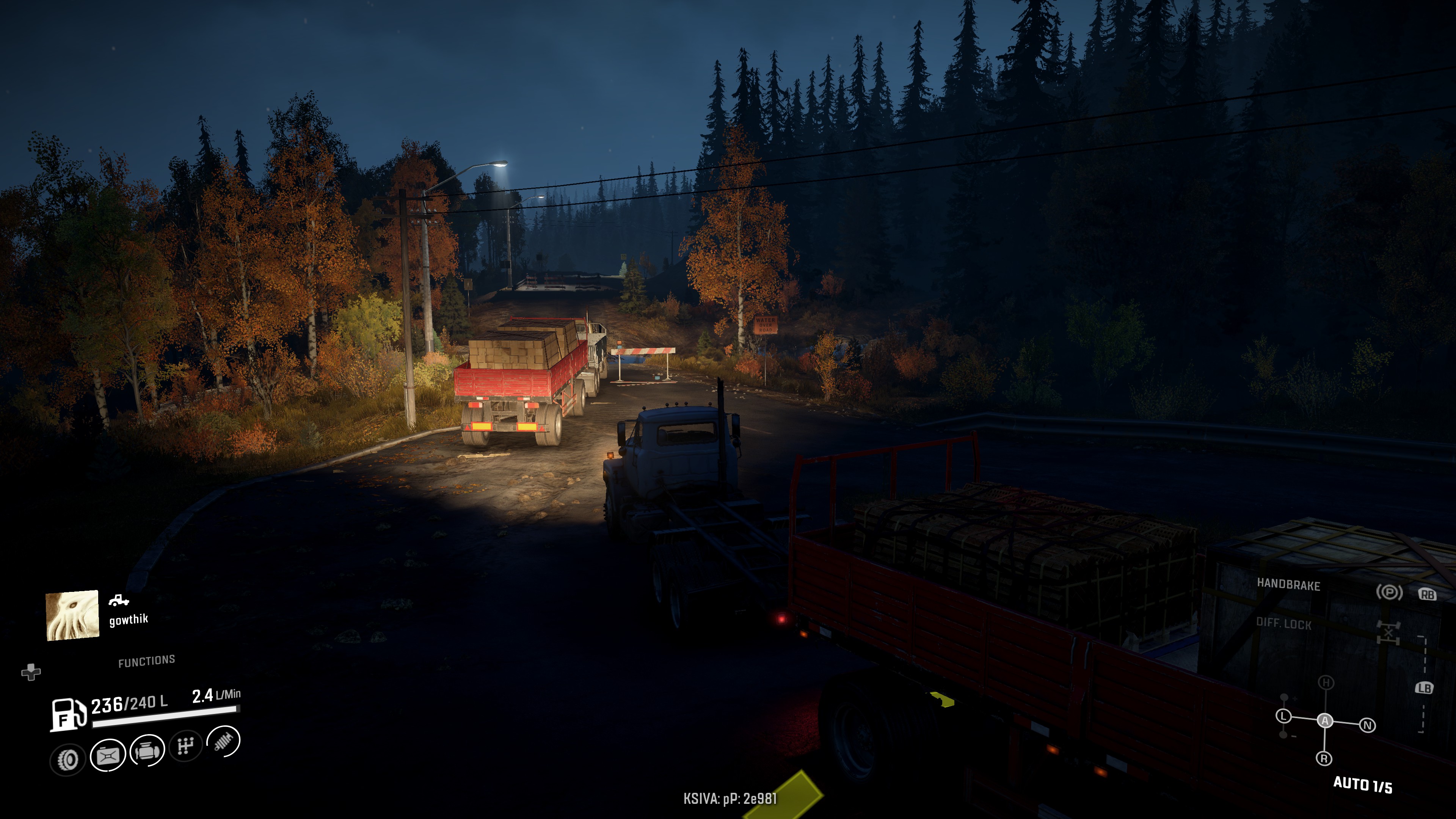Select Auto gear on the gearbox
1456x819 pixels.
pos(1325,721)
